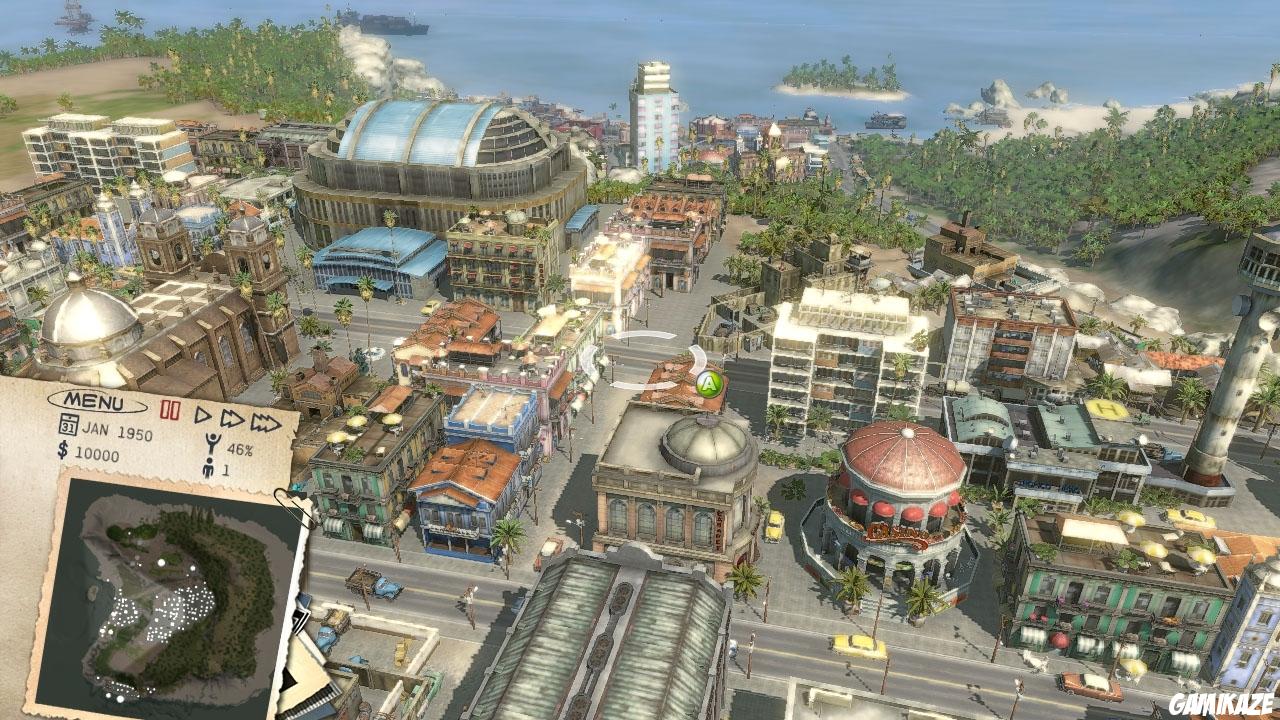
Task: Click the population counter person icon
Action: click(x=208, y=469)
